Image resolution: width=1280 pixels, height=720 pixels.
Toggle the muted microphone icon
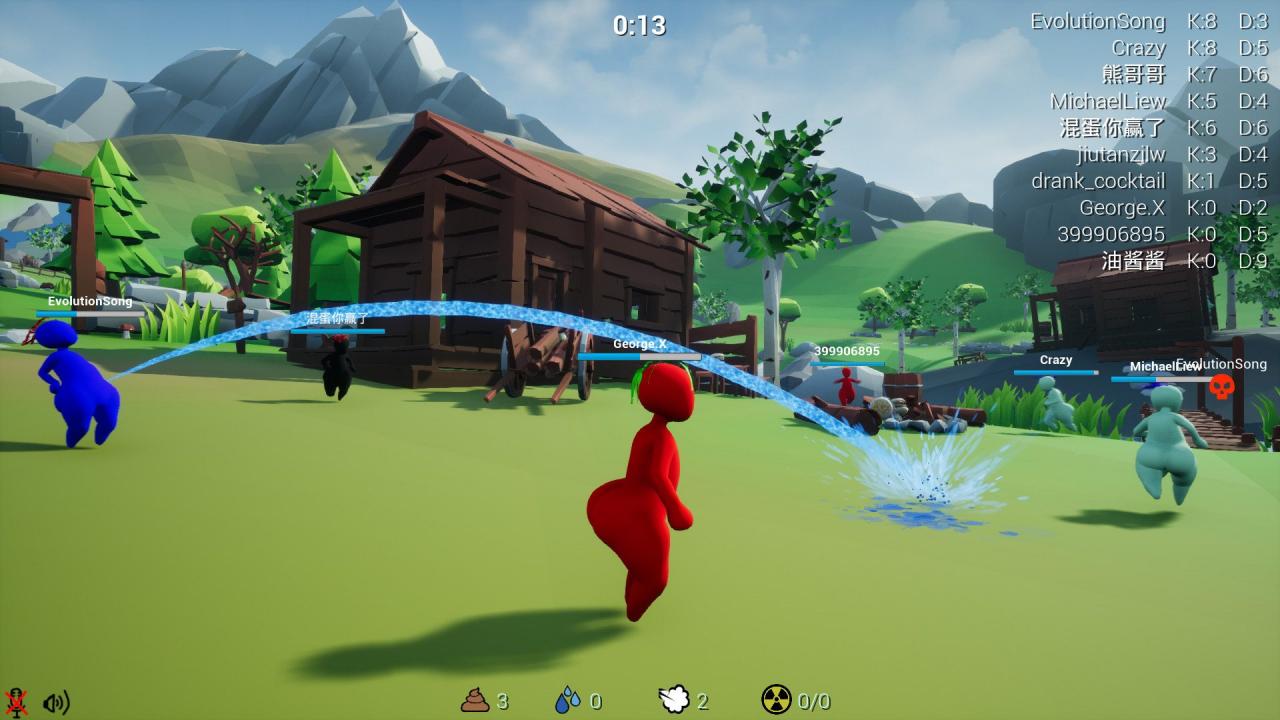coord(16,701)
